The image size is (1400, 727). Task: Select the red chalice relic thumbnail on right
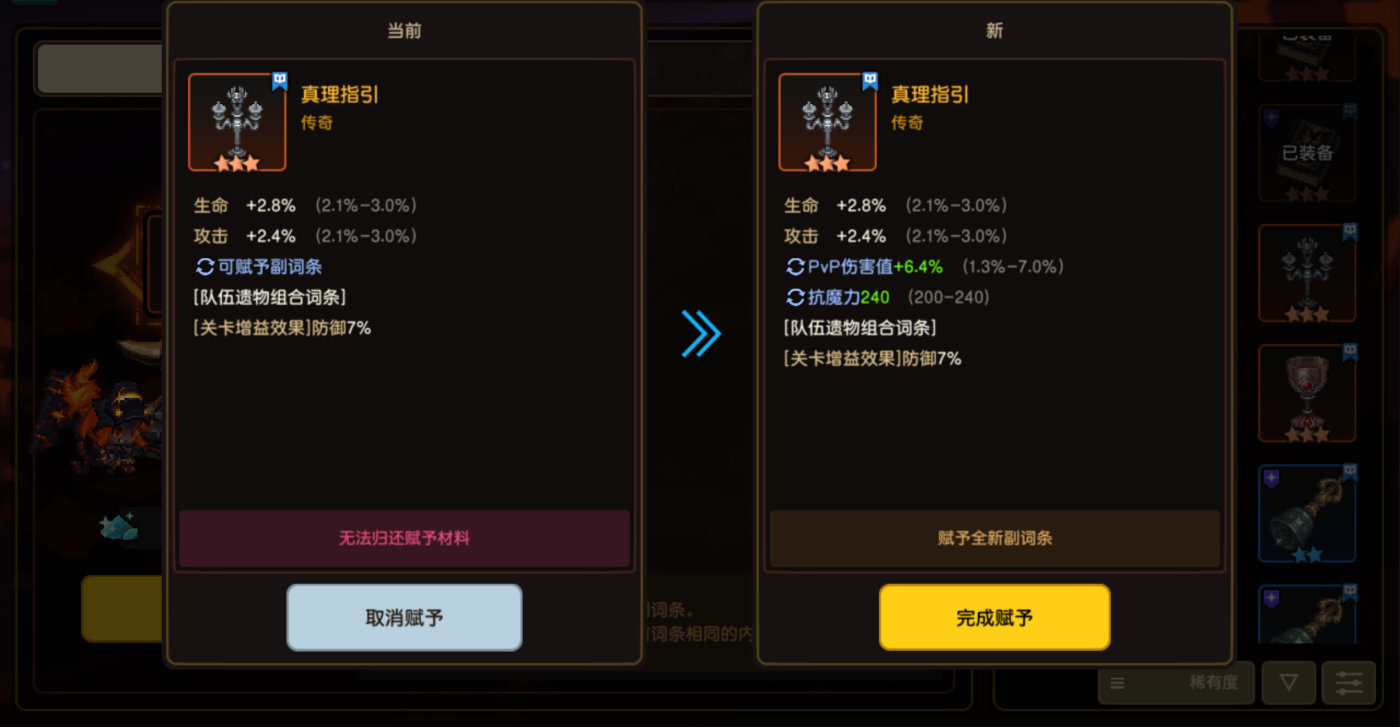point(1307,393)
